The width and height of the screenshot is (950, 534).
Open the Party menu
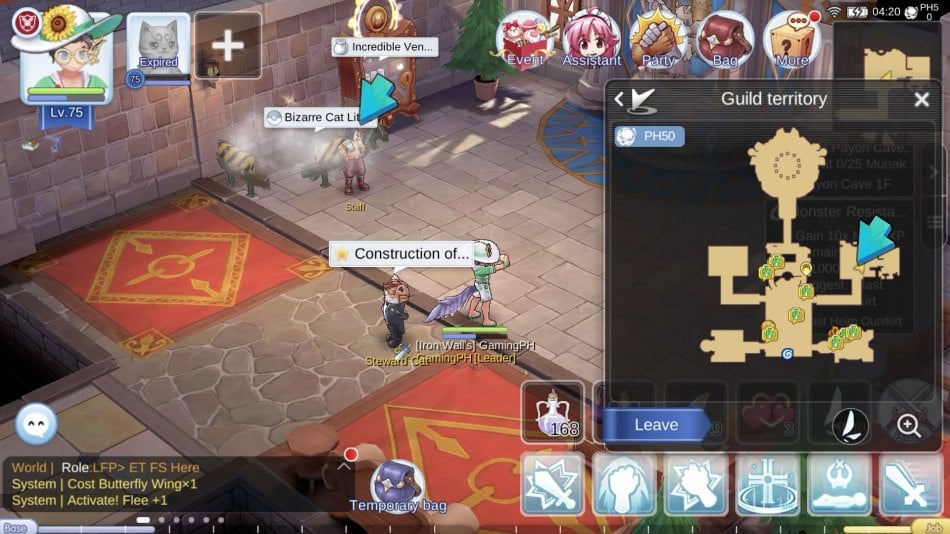658,42
